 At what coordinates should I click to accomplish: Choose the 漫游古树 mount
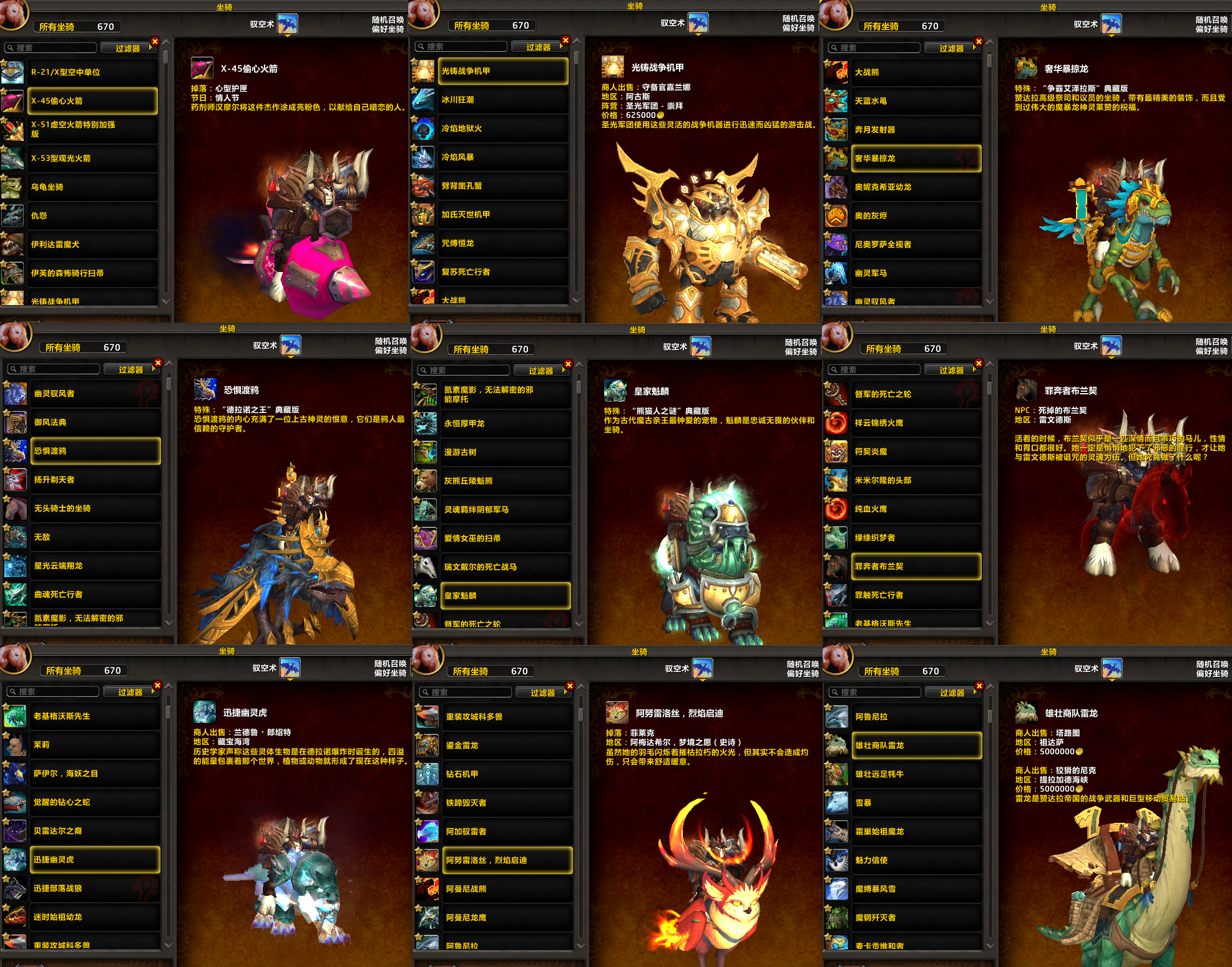pyautogui.click(x=506, y=452)
